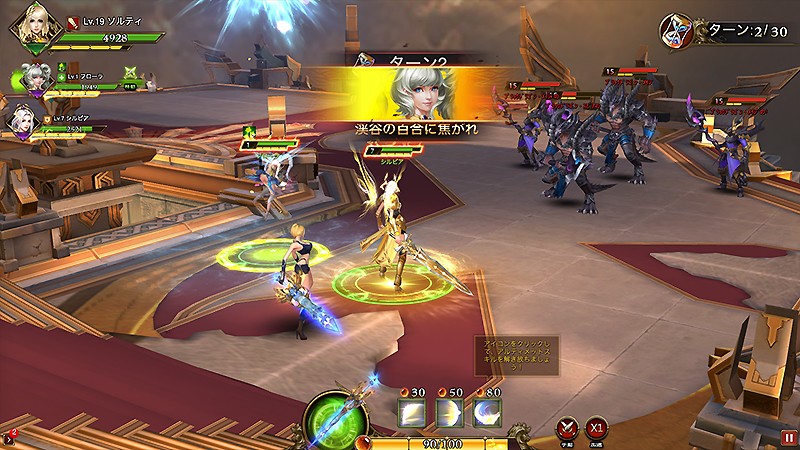This screenshot has width=800, height=450.
Task: Activate the 30-cost slash skill
Action: (411, 414)
